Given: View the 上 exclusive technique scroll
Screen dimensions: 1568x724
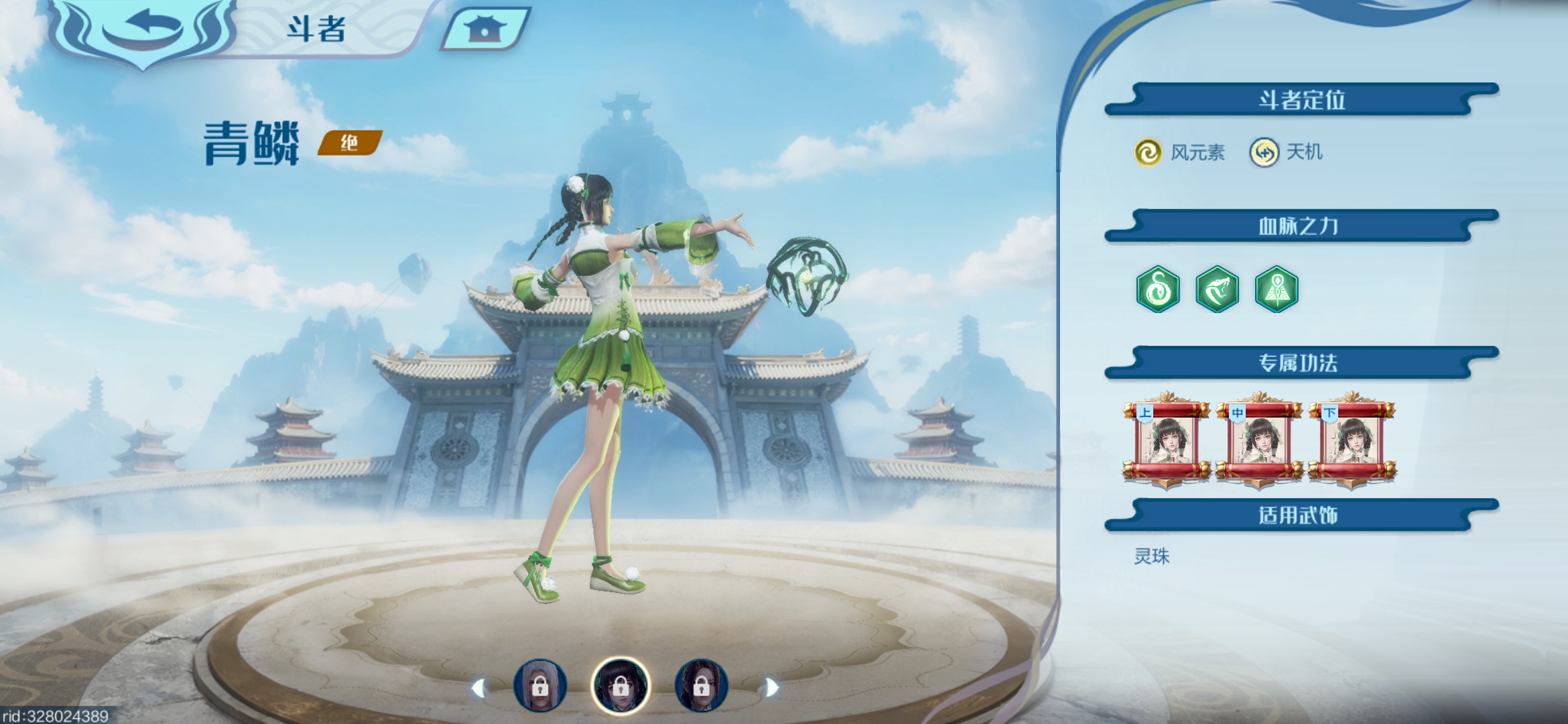Looking at the screenshot, I should (1167, 440).
